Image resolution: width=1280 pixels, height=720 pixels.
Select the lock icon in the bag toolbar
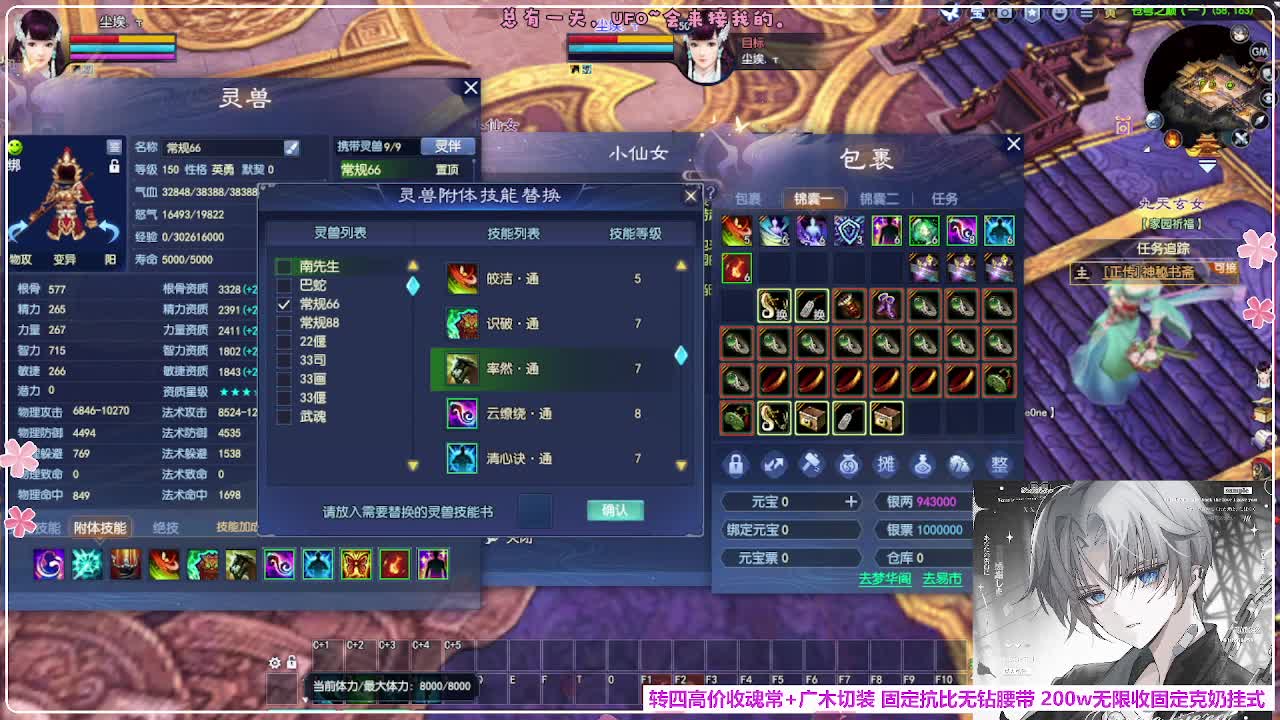tap(736, 465)
